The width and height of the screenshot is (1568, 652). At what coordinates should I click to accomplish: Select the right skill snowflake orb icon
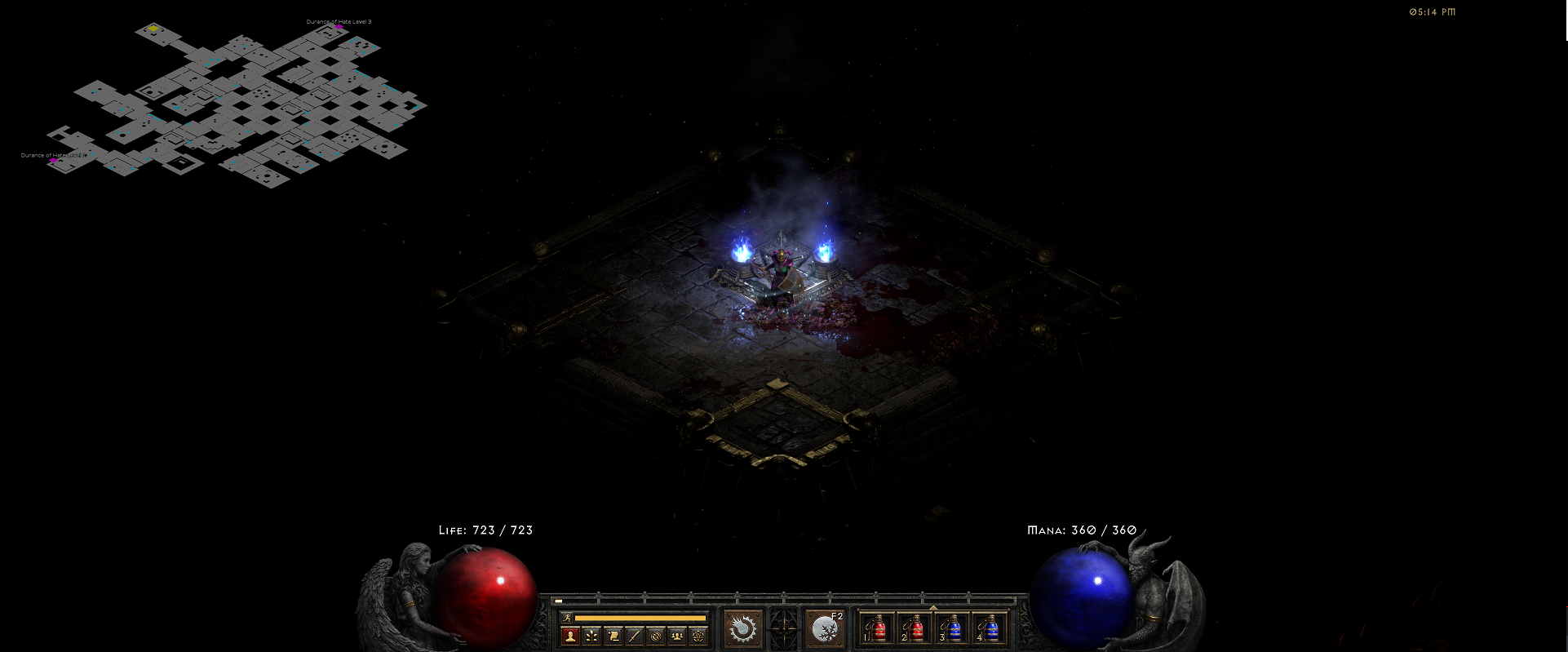coord(825,629)
